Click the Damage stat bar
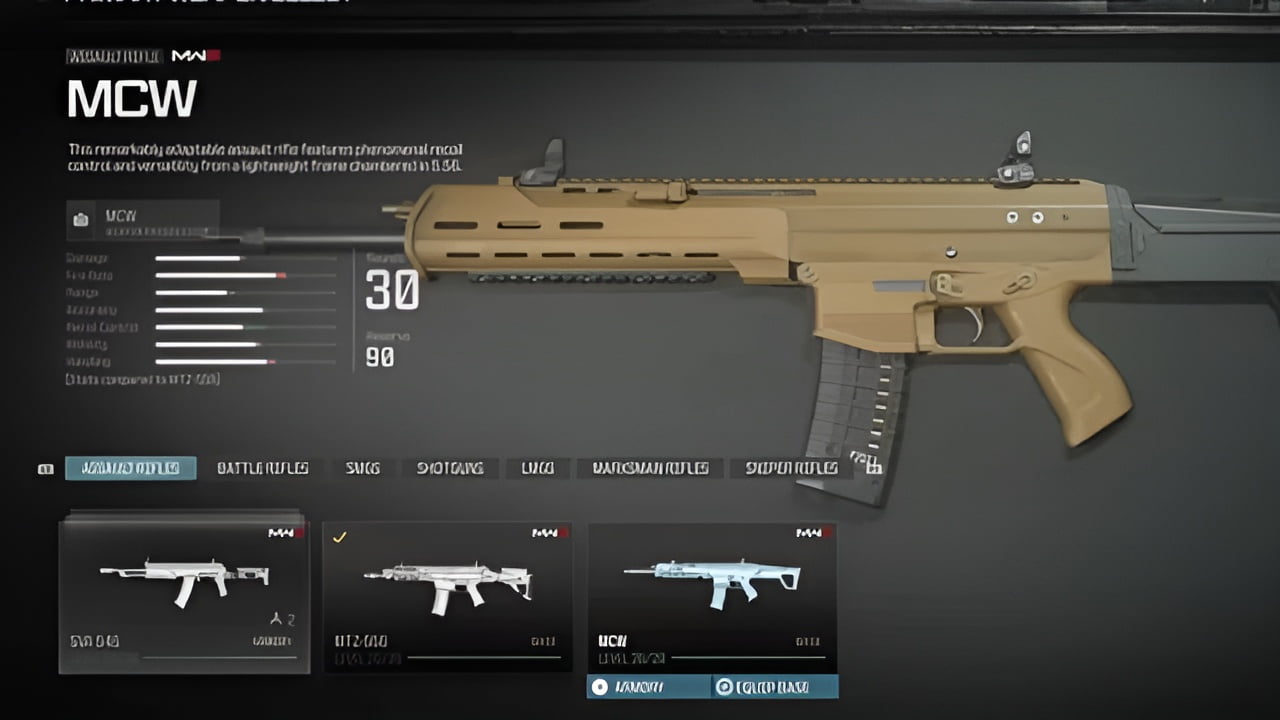 coord(200,258)
